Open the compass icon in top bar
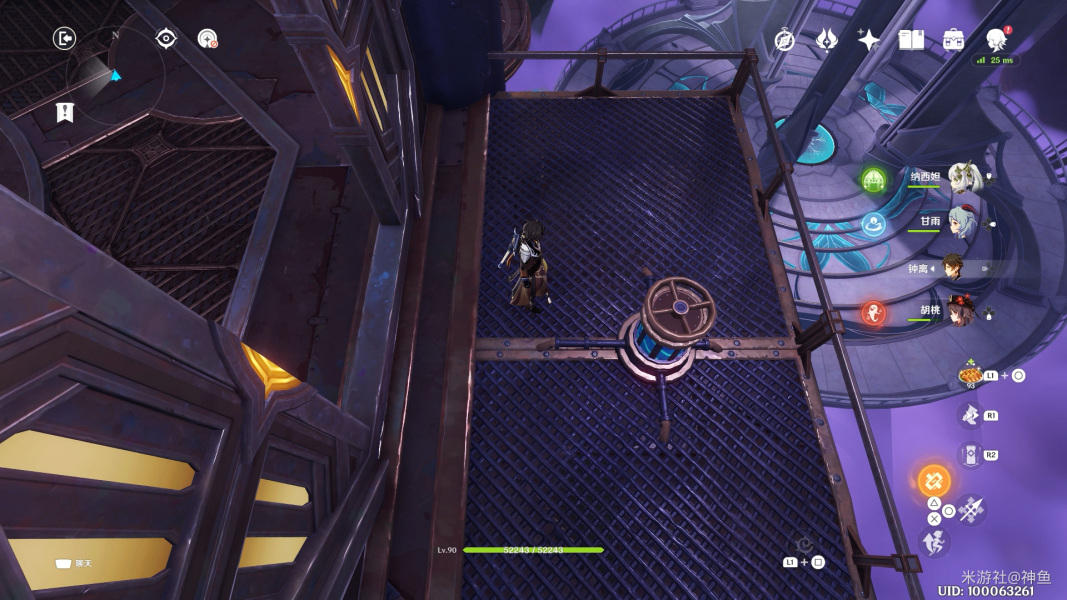This screenshot has height=600, width=1067. [x=785, y=40]
